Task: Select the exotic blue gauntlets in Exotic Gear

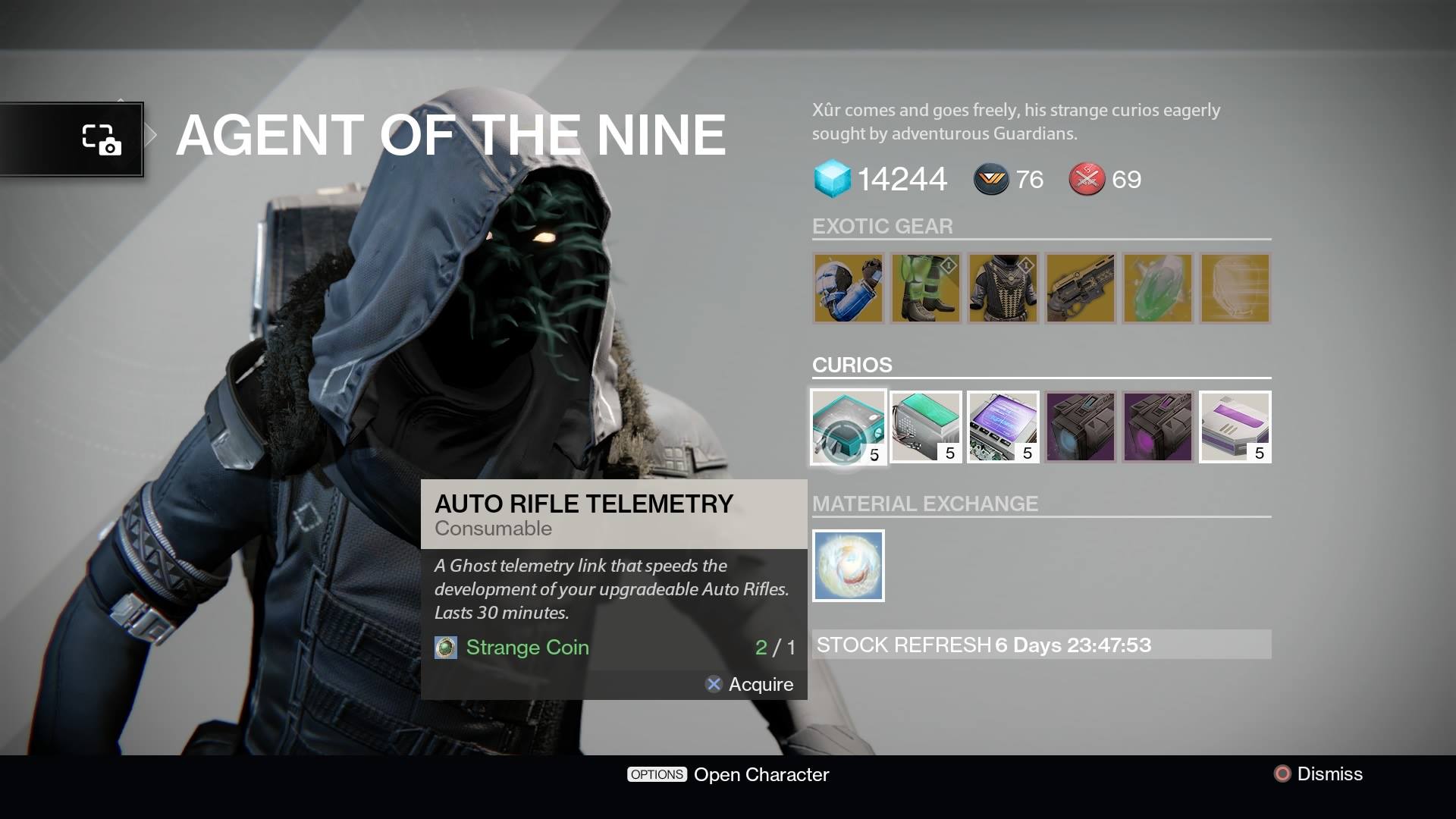Action: 848,288
